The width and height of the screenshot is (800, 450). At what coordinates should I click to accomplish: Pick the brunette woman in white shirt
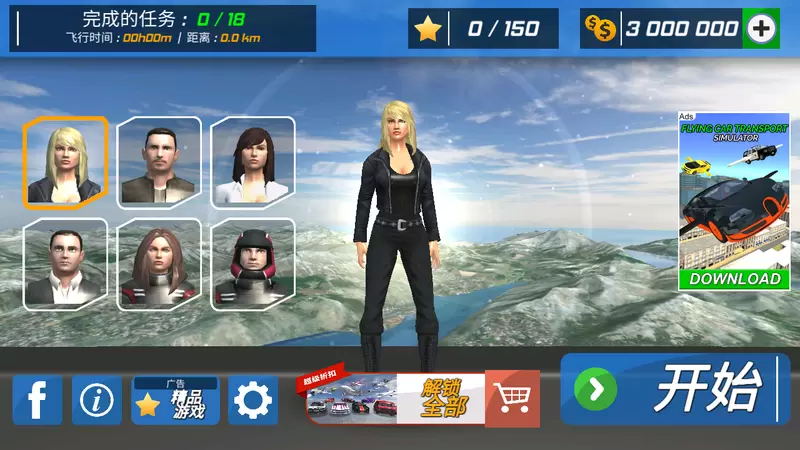(x=253, y=161)
